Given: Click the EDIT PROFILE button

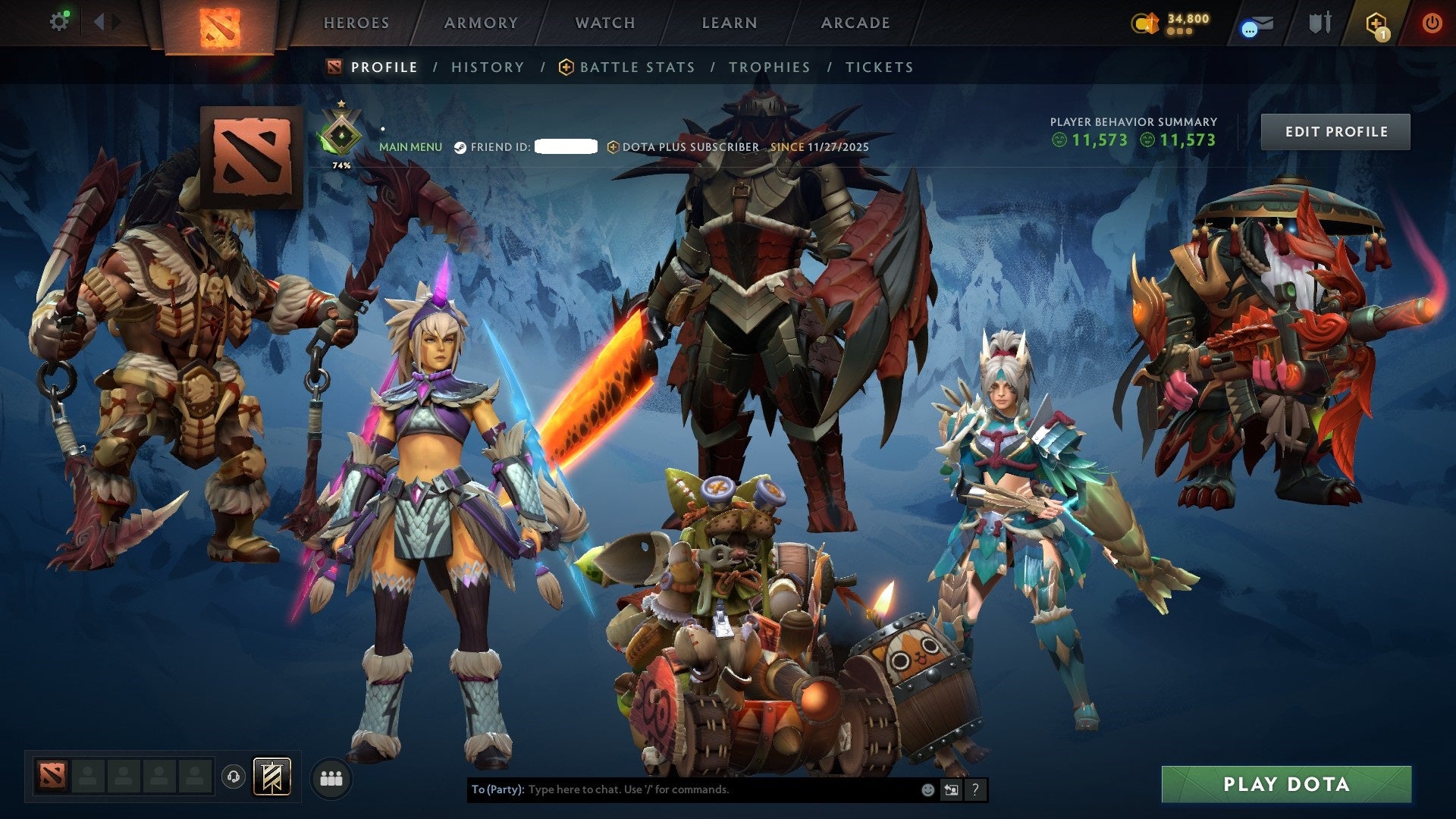Looking at the screenshot, I should (x=1335, y=130).
